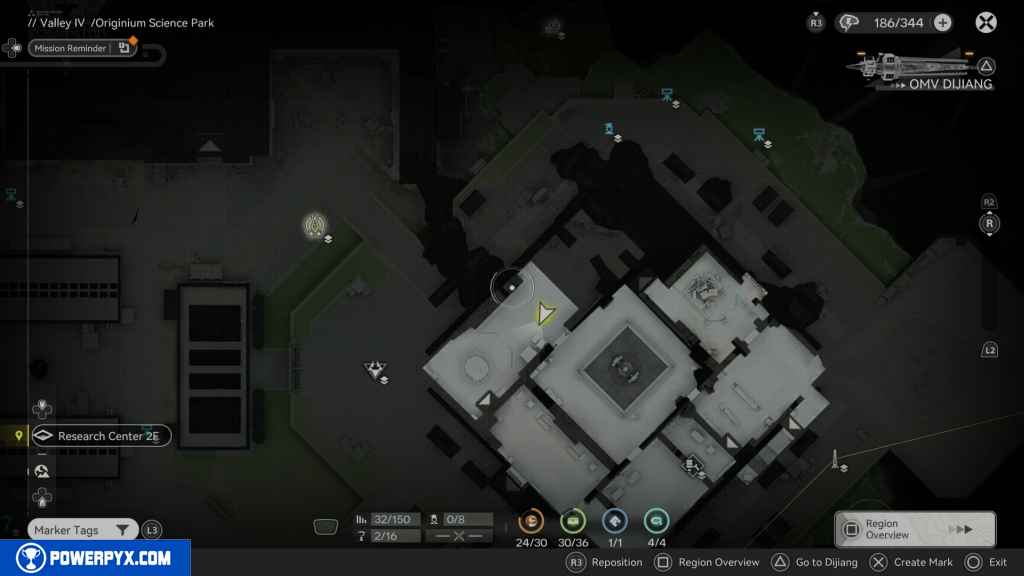The width and height of the screenshot is (1024, 576).
Task: Click the yellow player arrow on the map
Action: click(544, 314)
